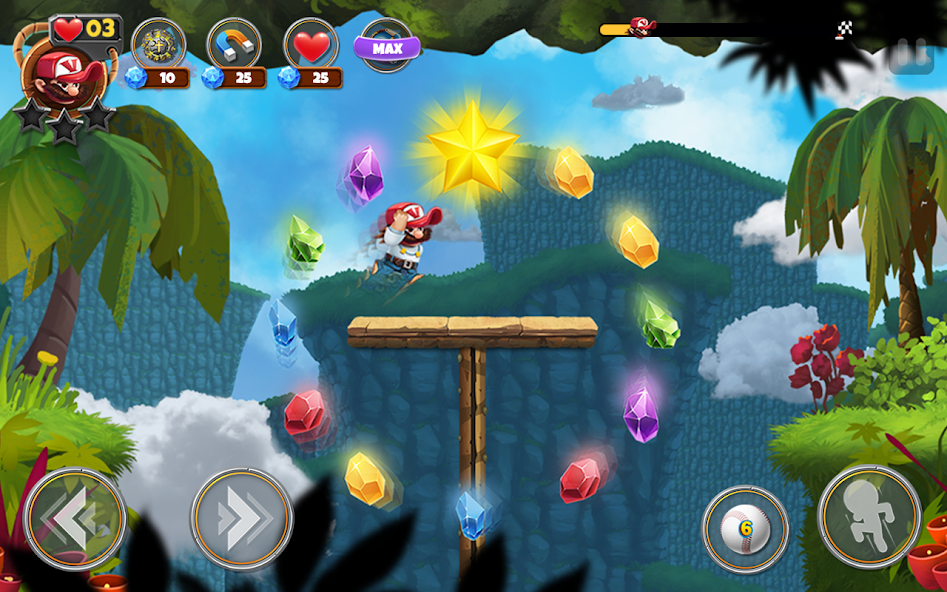Viewport: 947px width, 592px height.
Task: Select the MAX power-up icon
Action: (387, 46)
